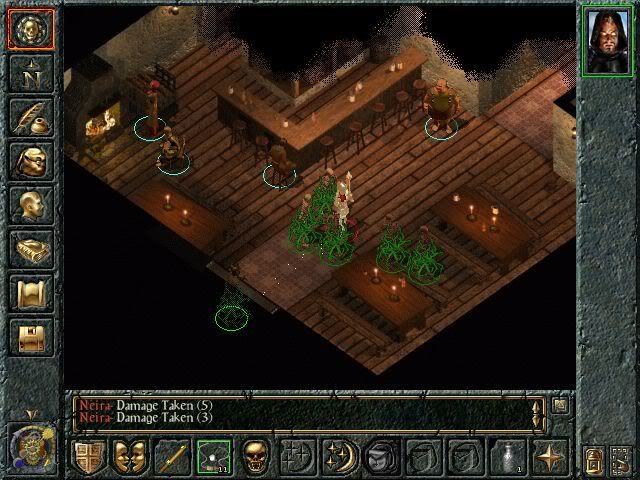640x480 pixels.
Task: Choose the Talk action with two masks
Action: coord(129,457)
